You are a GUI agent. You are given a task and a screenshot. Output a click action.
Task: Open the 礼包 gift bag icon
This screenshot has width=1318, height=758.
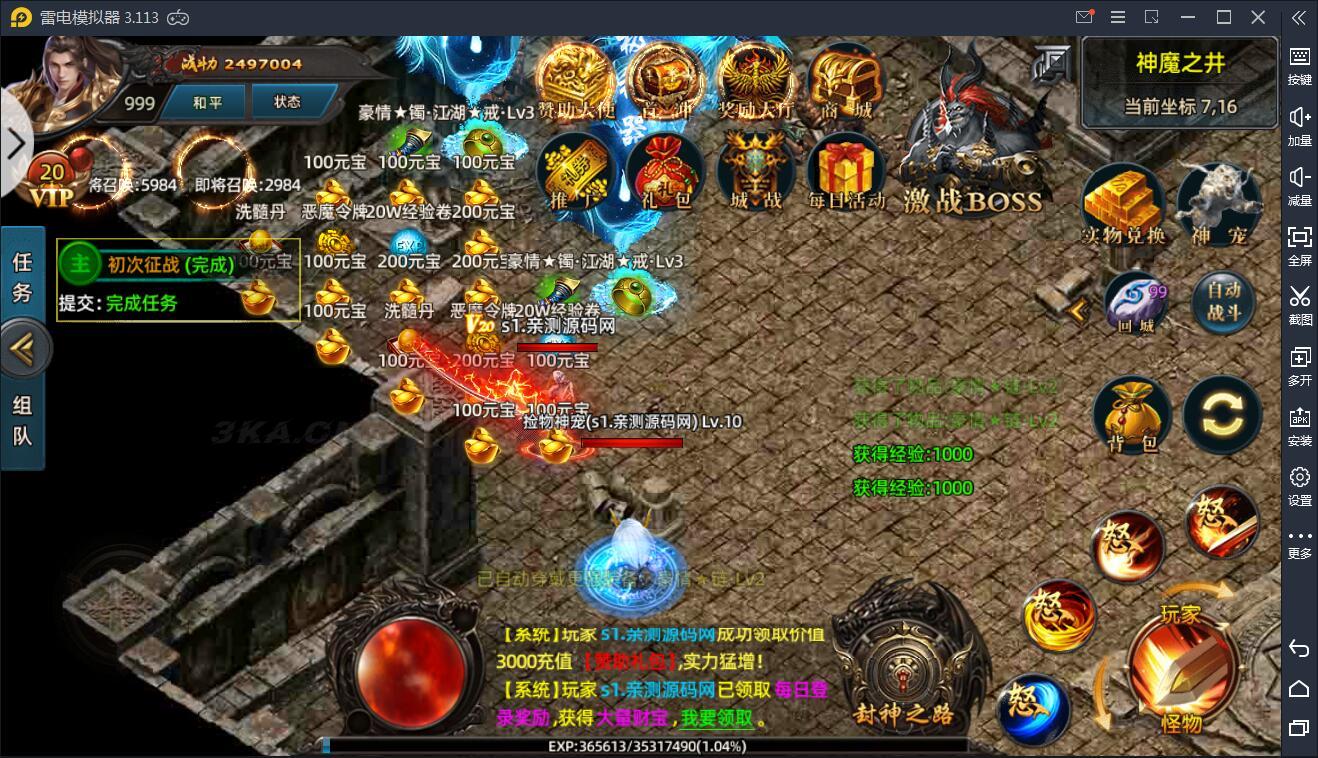click(x=669, y=172)
